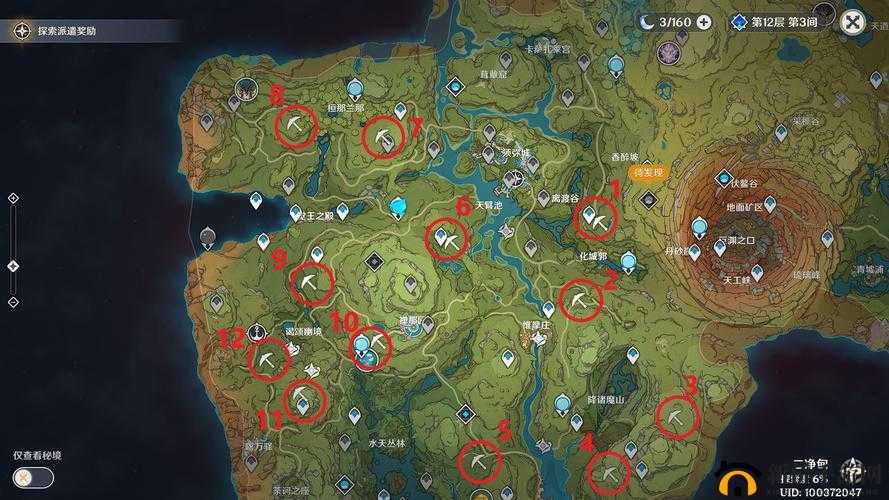Select pickaxe marker numbered 12
This screenshot has width=889, height=500.
(268, 360)
